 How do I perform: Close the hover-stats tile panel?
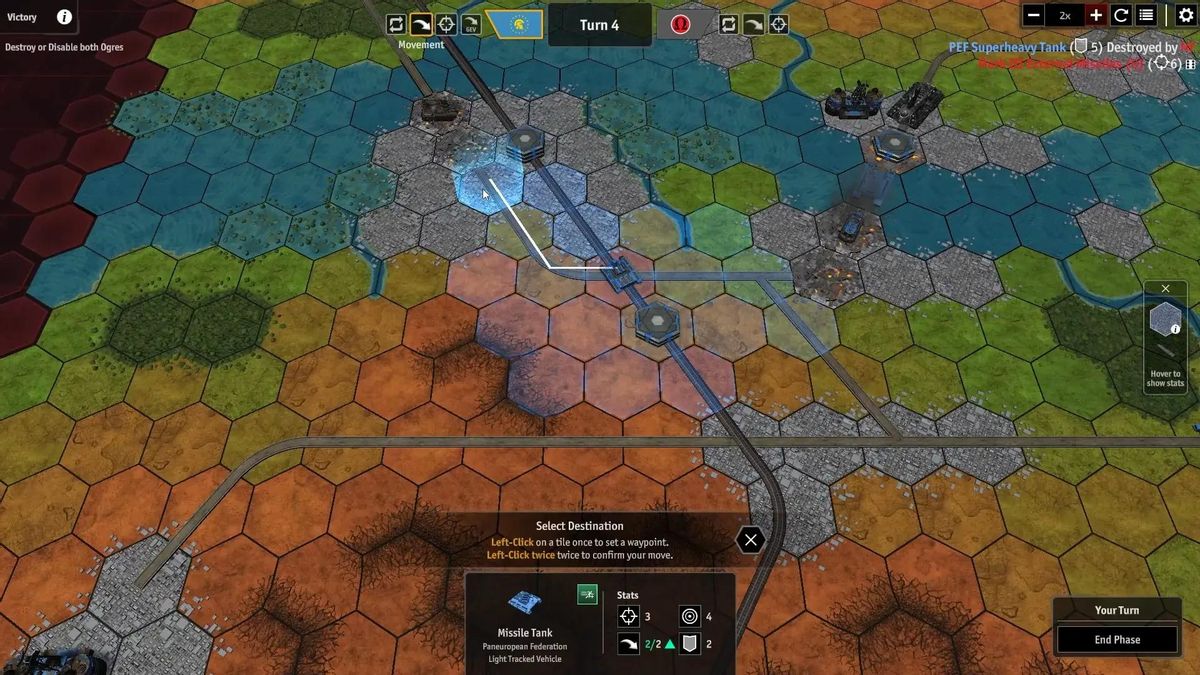coord(1165,289)
